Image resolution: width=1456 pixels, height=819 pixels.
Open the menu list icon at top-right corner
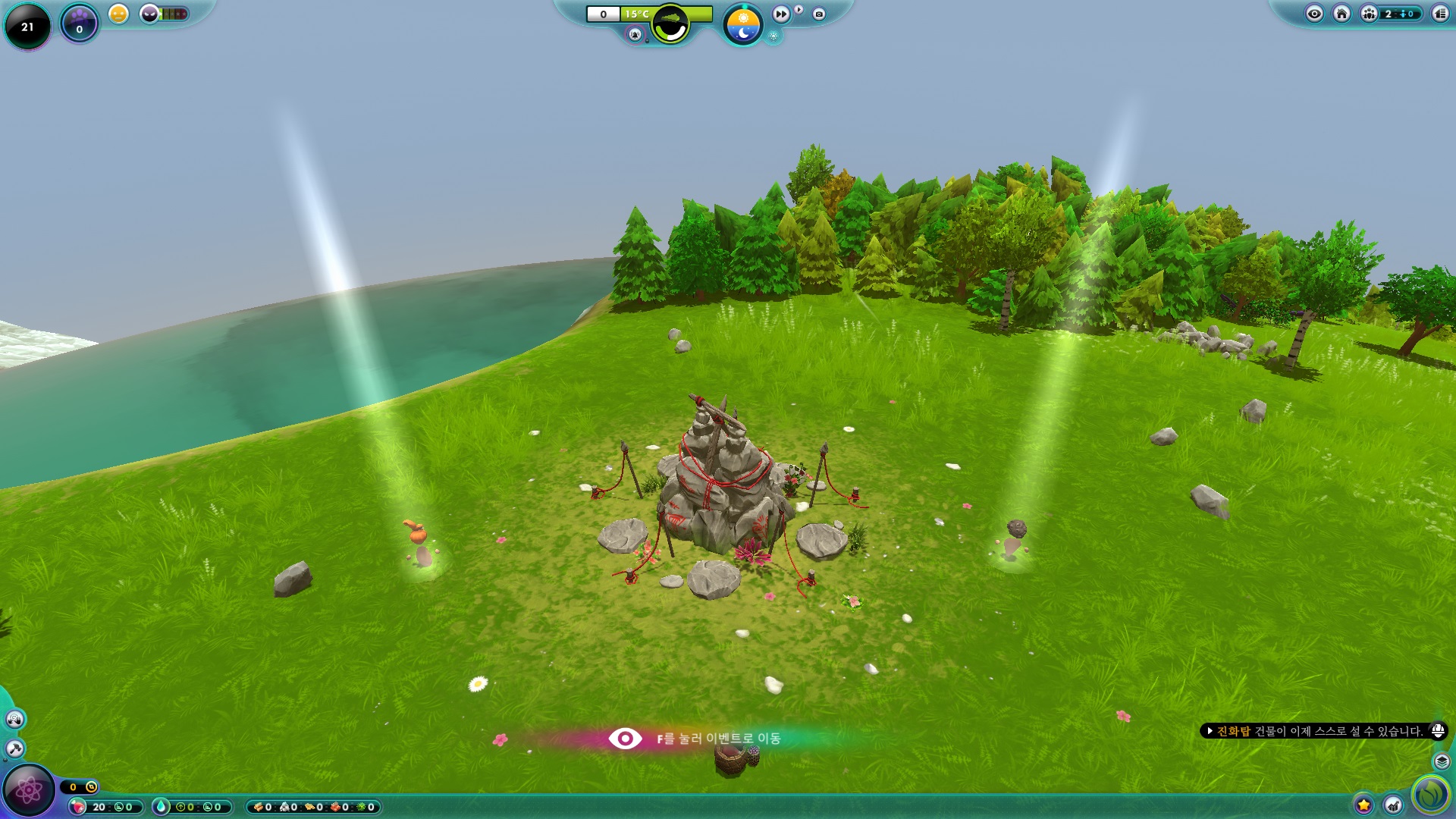pyautogui.click(x=1439, y=14)
